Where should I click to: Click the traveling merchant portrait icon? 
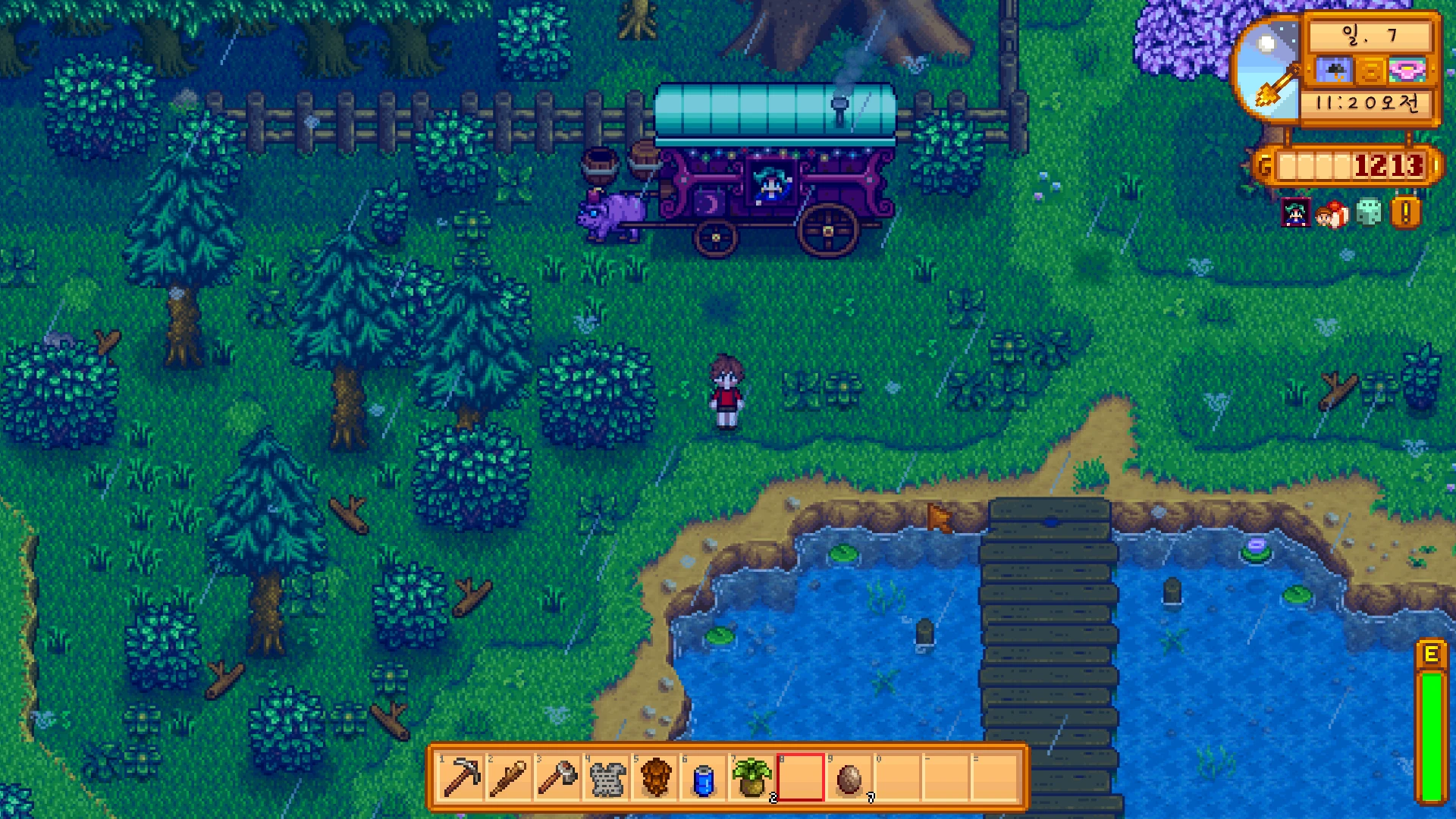1296,213
